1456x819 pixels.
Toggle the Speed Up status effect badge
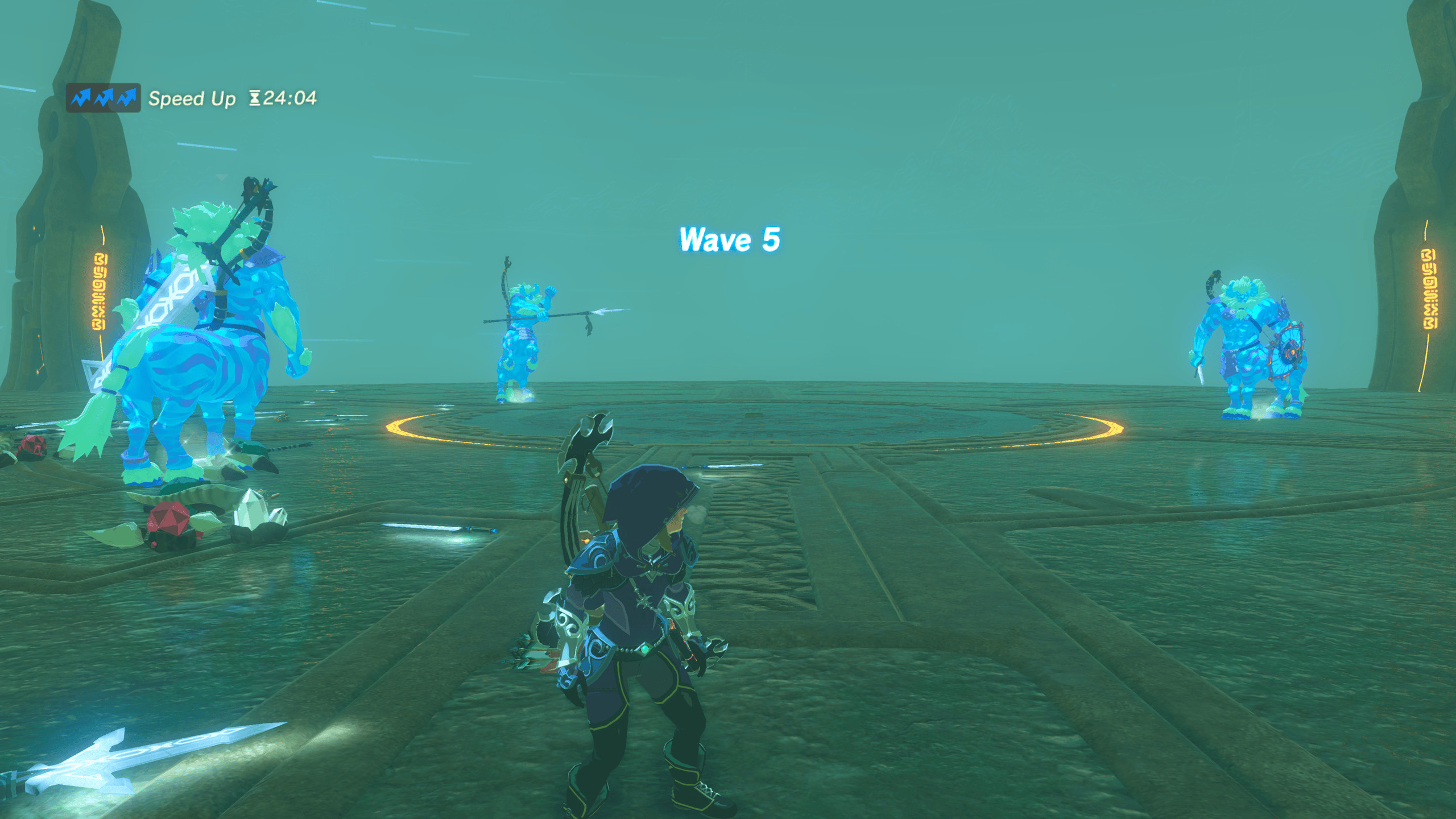[x=104, y=97]
